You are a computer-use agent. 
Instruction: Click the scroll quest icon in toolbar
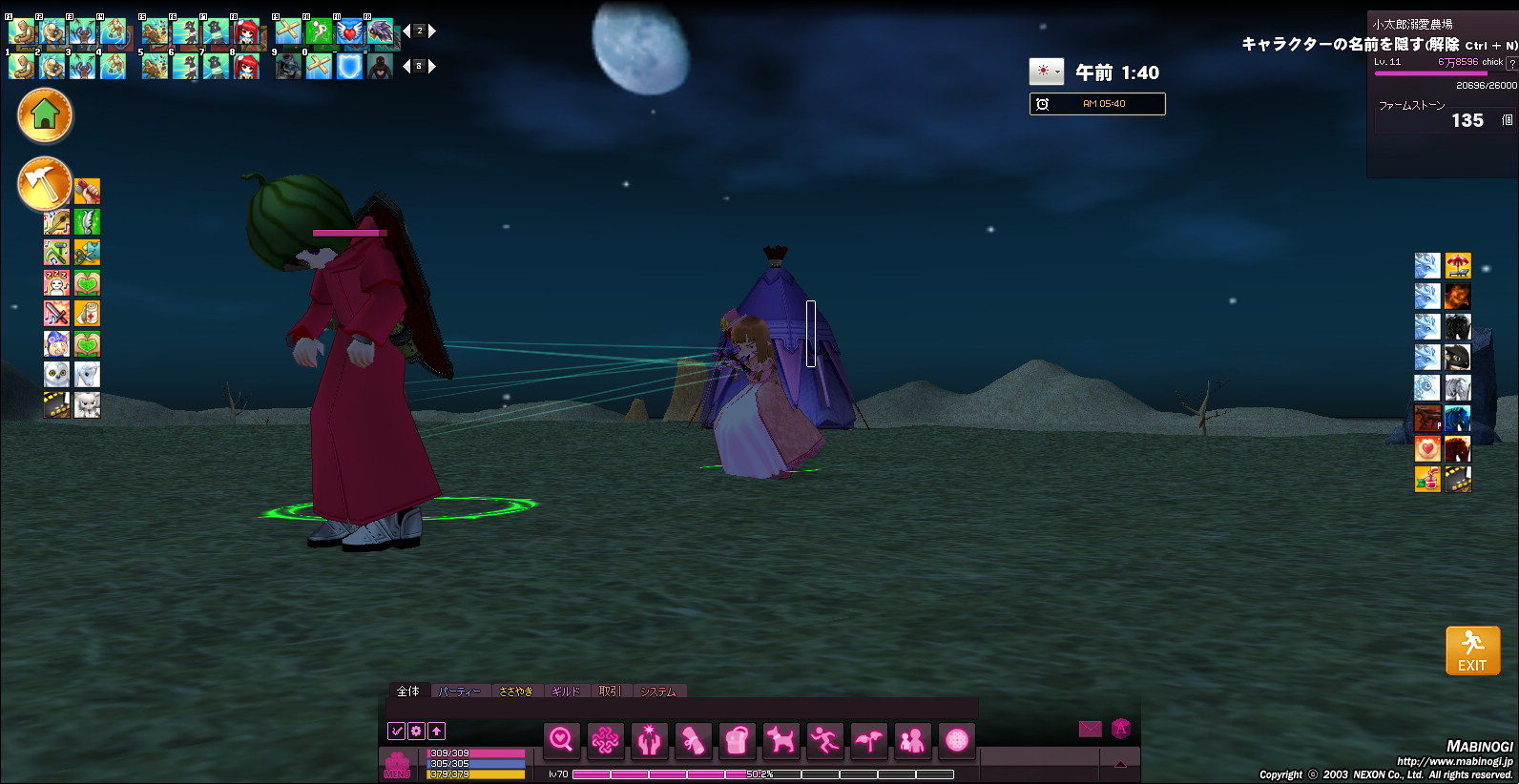click(x=693, y=739)
